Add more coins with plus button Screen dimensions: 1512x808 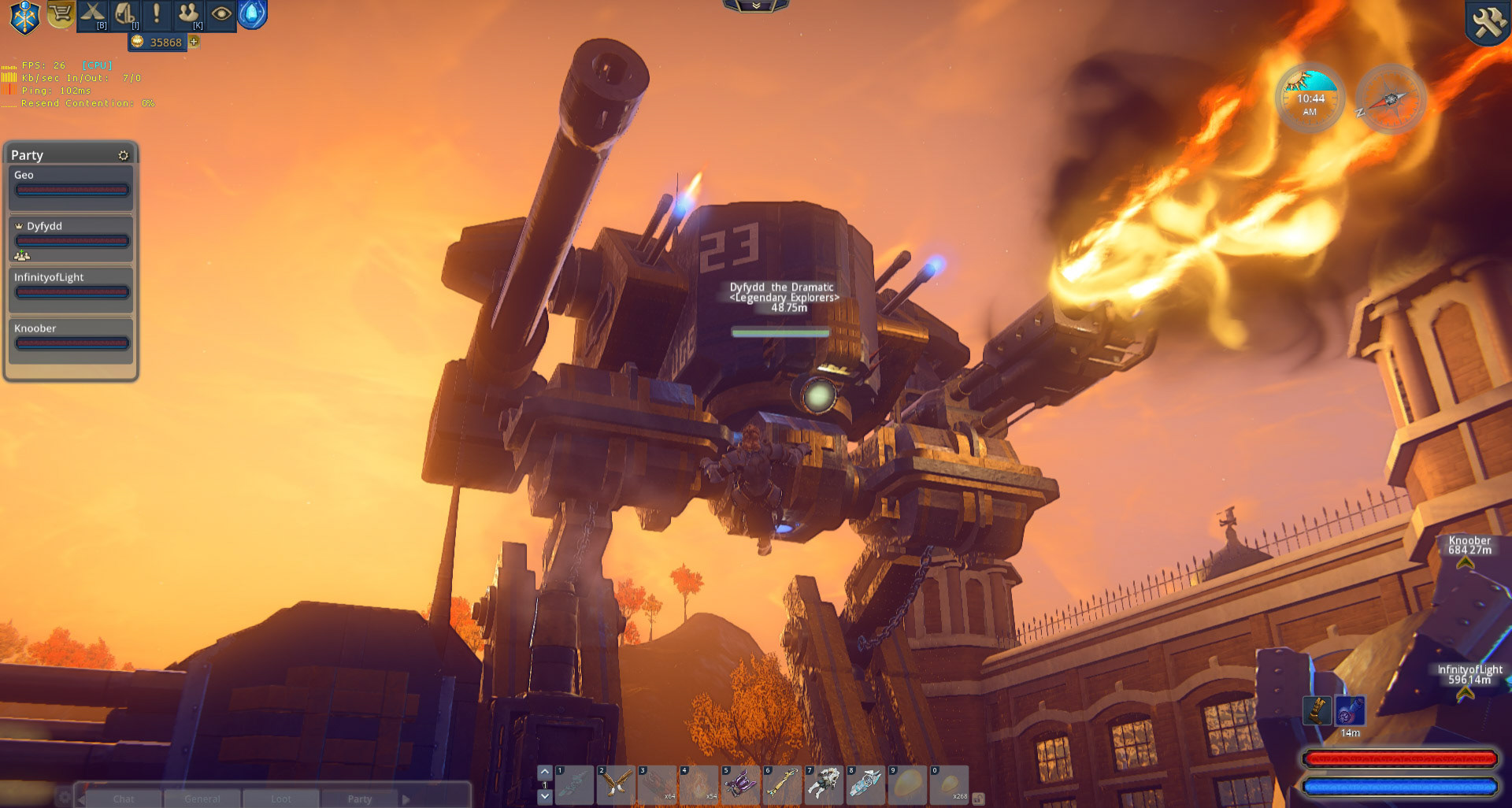(194, 42)
